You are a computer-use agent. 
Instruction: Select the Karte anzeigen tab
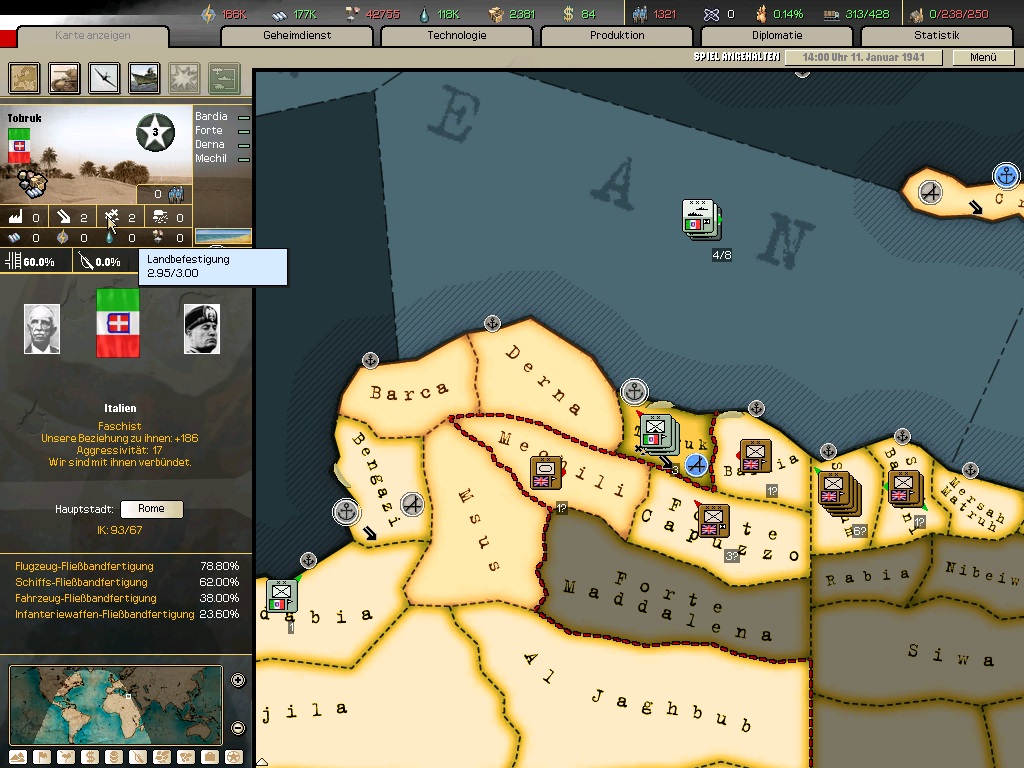[93, 36]
